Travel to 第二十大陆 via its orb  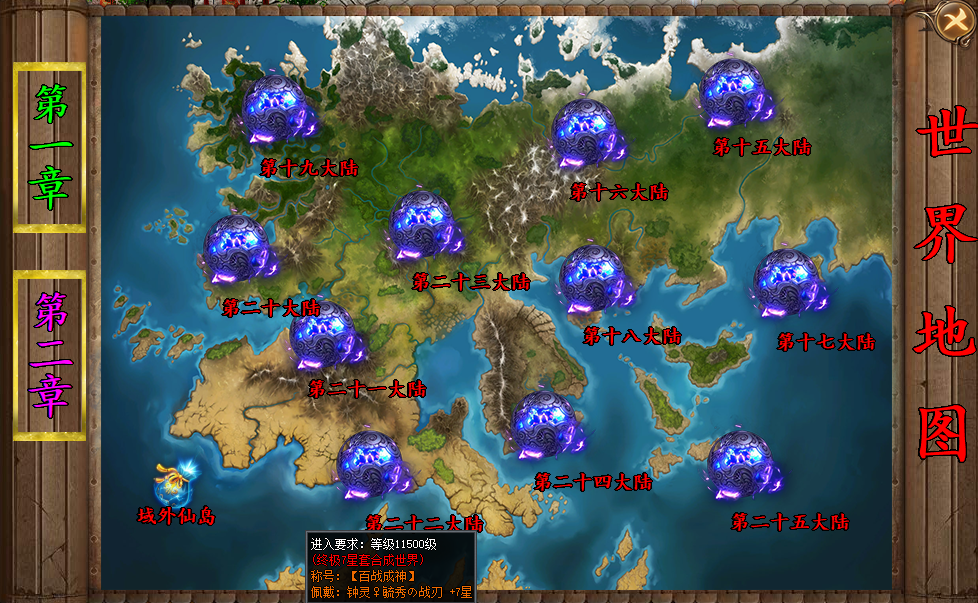tap(240, 251)
